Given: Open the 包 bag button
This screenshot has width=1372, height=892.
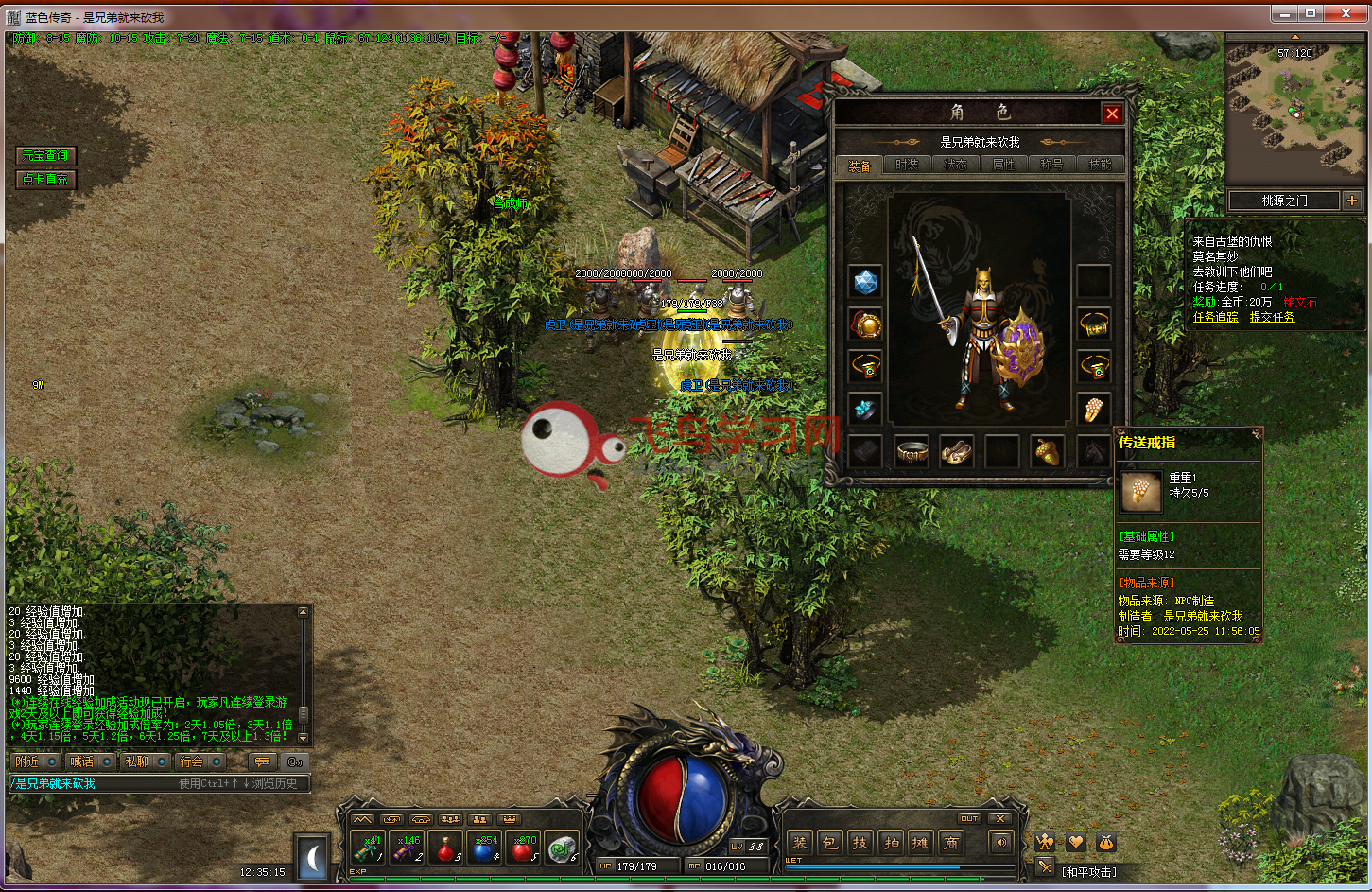Looking at the screenshot, I should coord(829,843).
